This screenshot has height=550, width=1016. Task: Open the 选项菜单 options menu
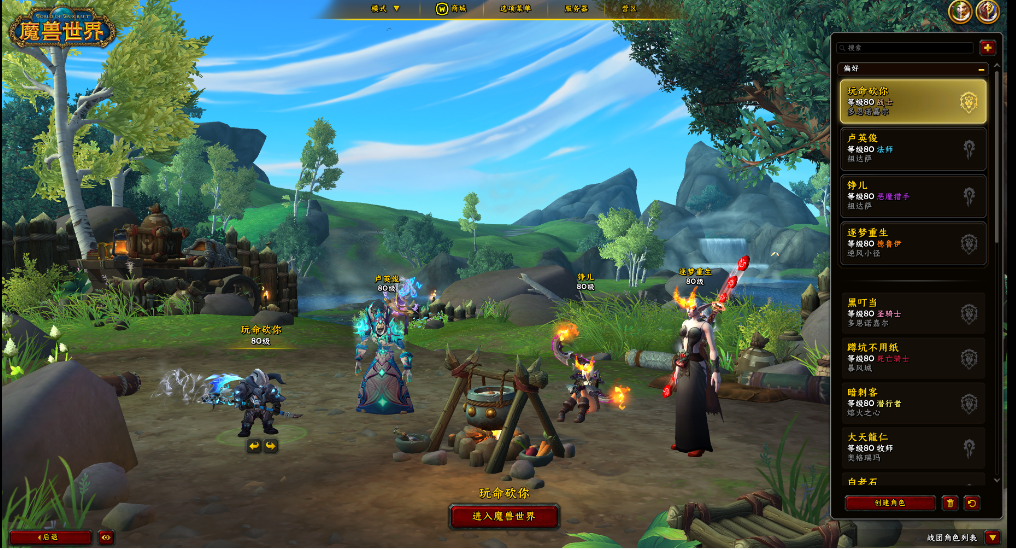point(515,8)
